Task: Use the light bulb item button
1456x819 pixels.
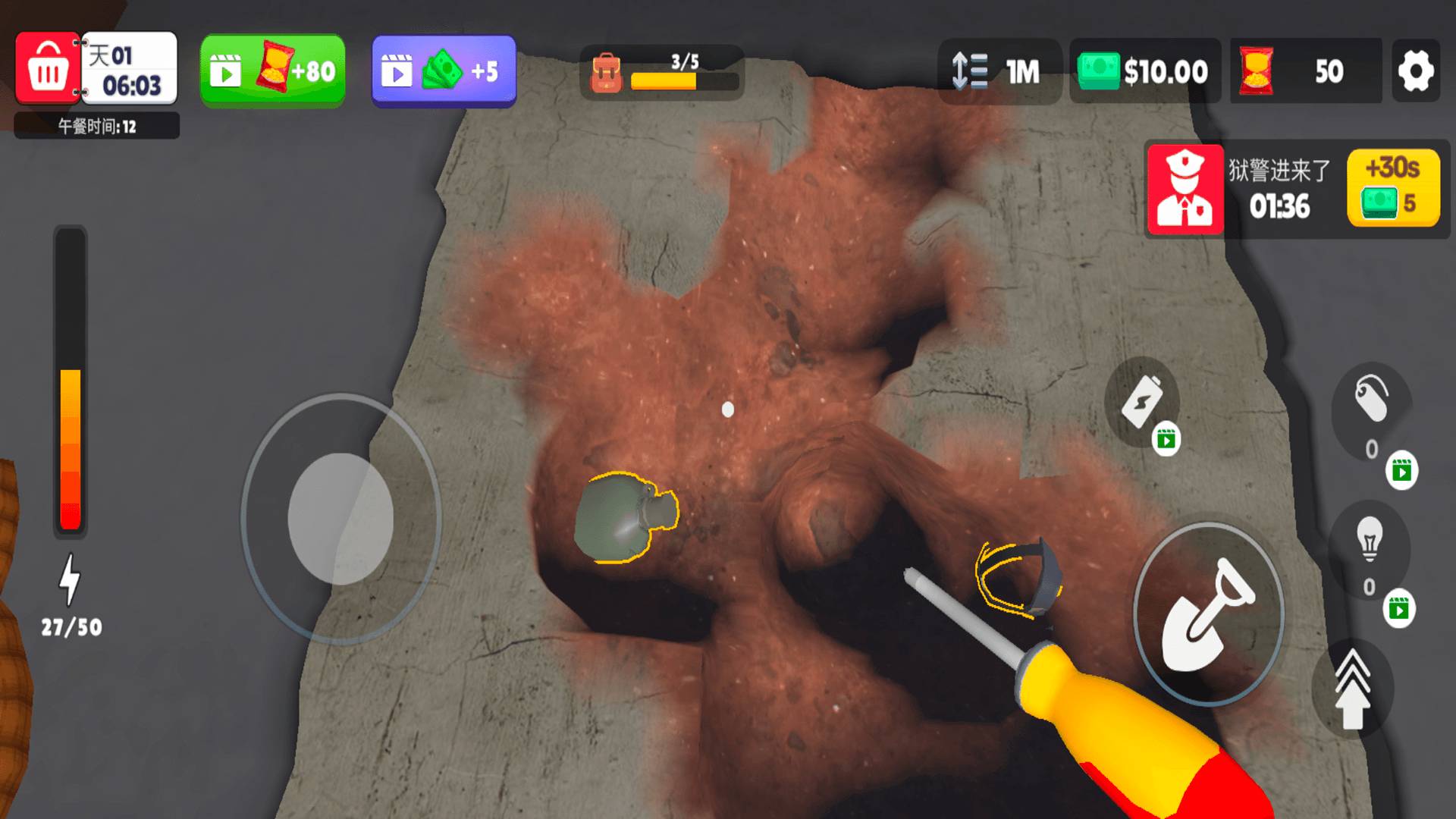Action: [x=1370, y=541]
